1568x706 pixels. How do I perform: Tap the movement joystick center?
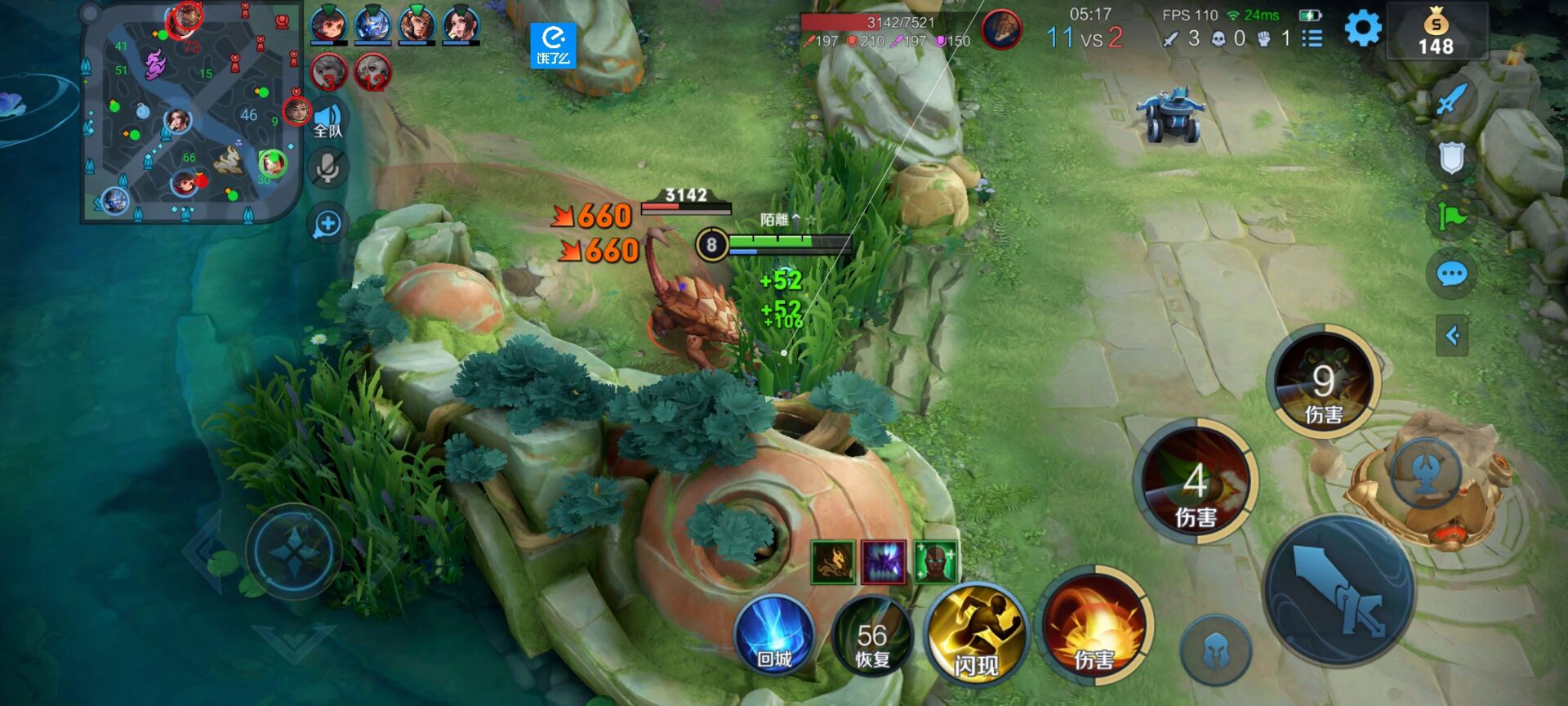click(294, 552)
